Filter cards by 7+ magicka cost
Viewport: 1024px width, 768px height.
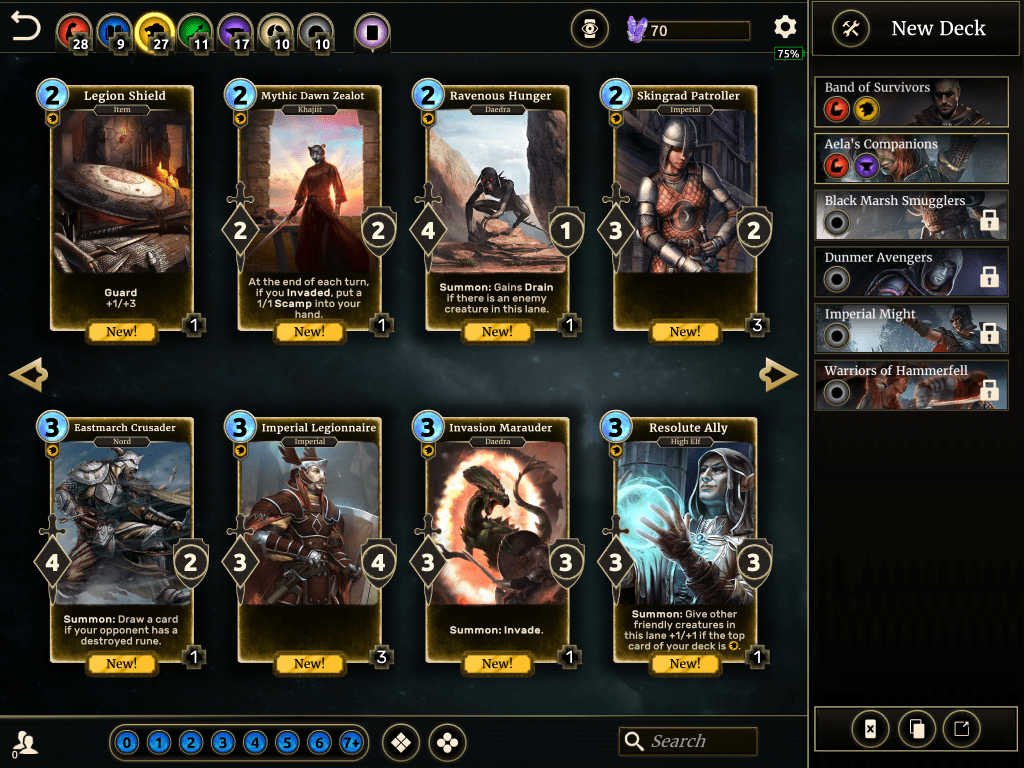351,743
